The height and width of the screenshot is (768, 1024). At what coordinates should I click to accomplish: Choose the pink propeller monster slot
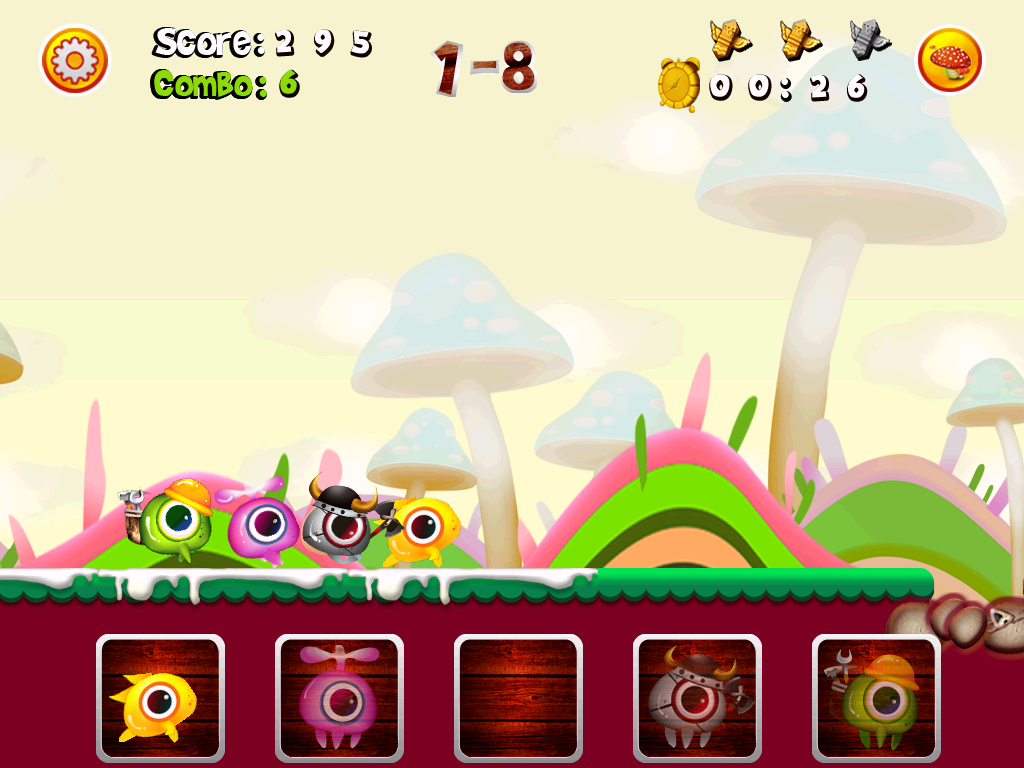tap(339, 698)
